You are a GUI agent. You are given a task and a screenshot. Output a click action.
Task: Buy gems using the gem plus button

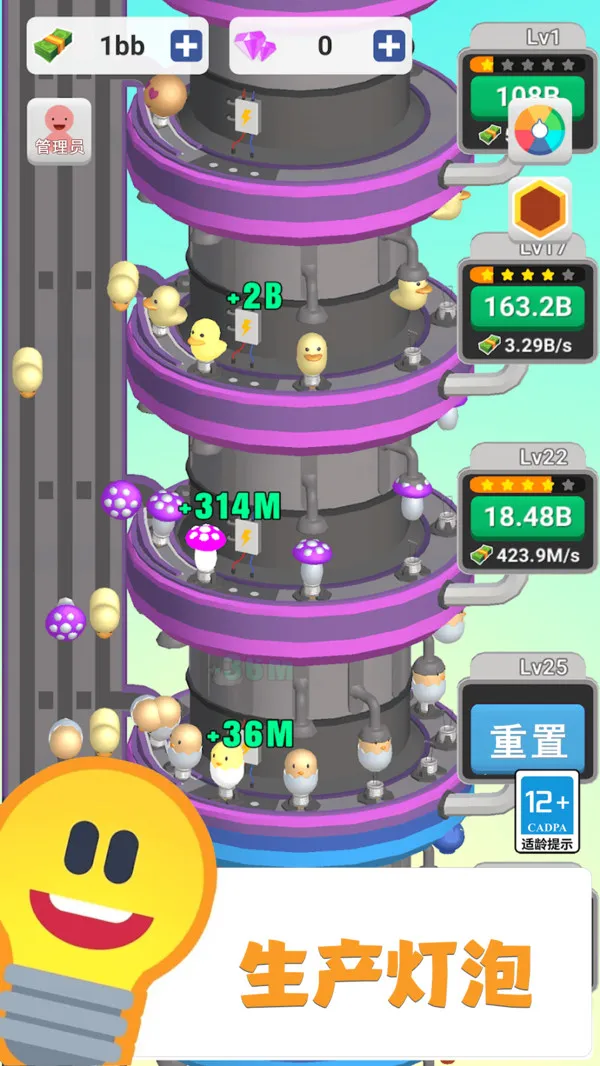388,46
